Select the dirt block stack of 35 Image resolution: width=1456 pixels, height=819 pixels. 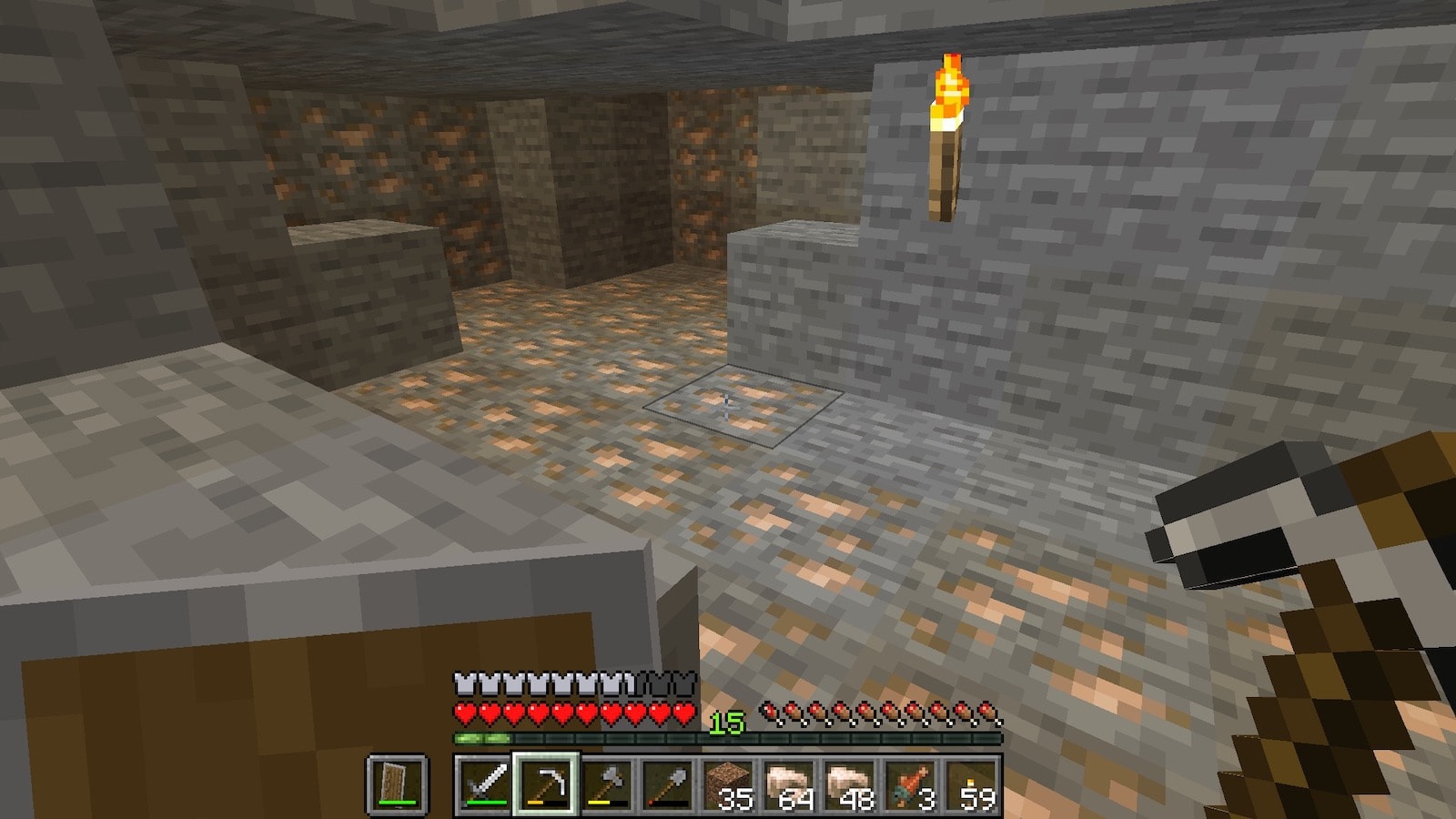(x=729, y=784)
